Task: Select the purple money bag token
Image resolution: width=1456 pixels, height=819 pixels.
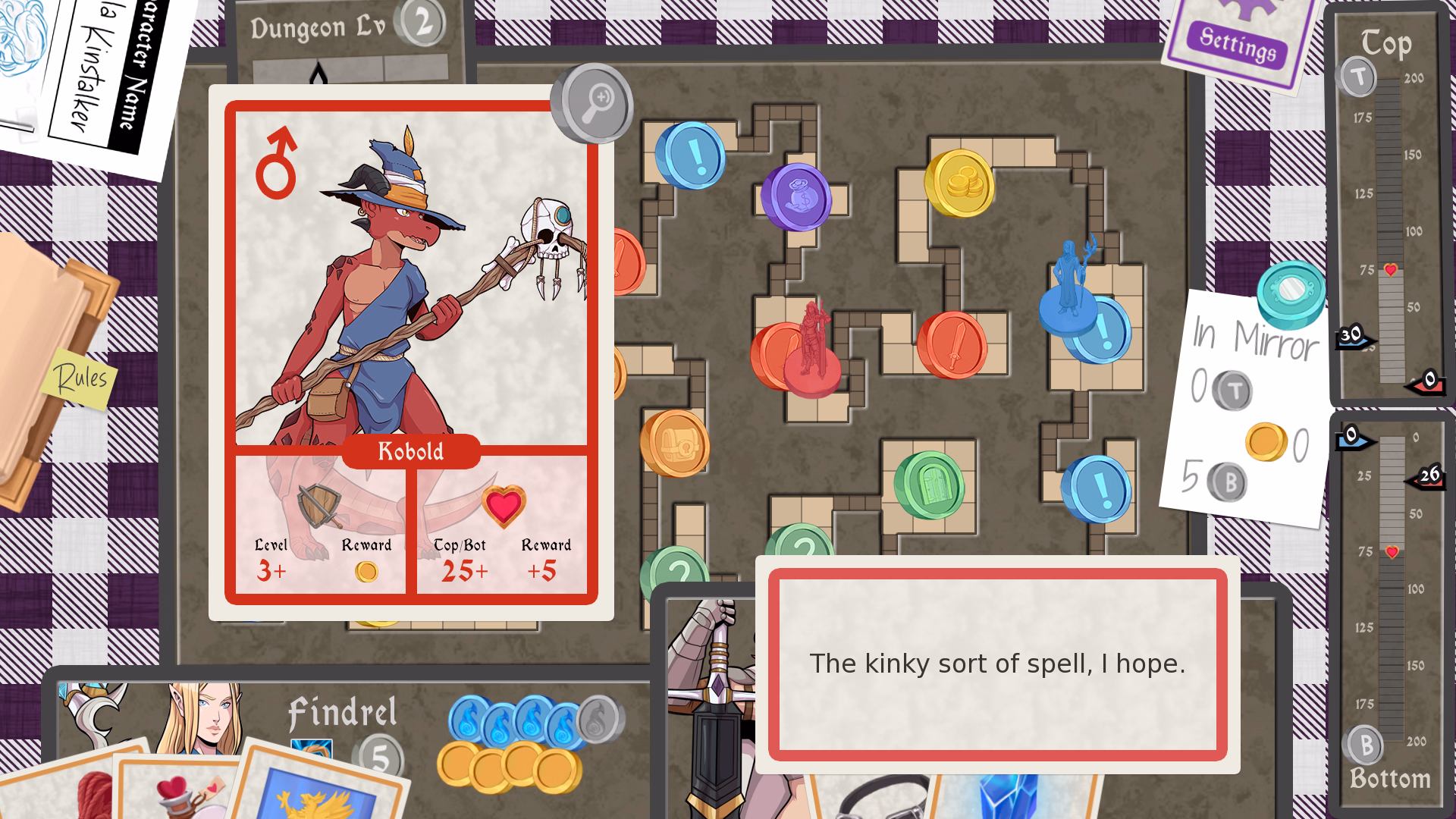Action: [796, 197]
